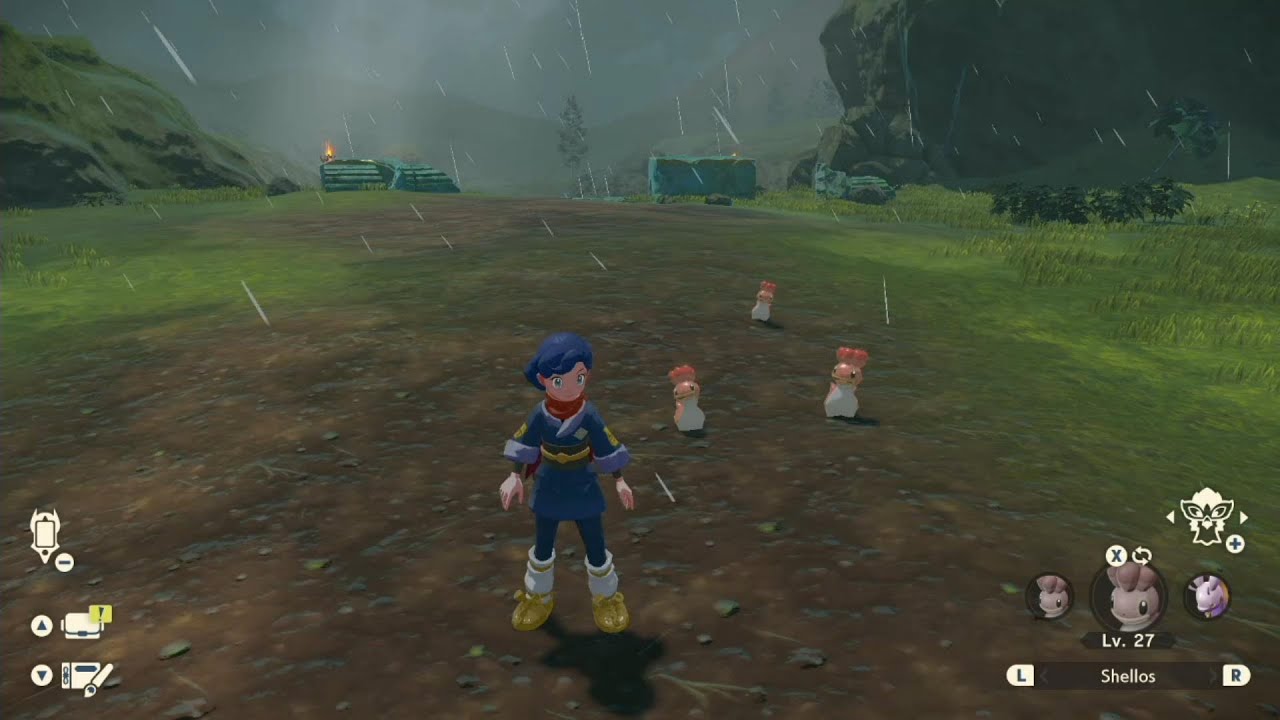Open the Pokédex notebook and brush icon
Screen dimensions: 1280x720
[x=85, y=677]
